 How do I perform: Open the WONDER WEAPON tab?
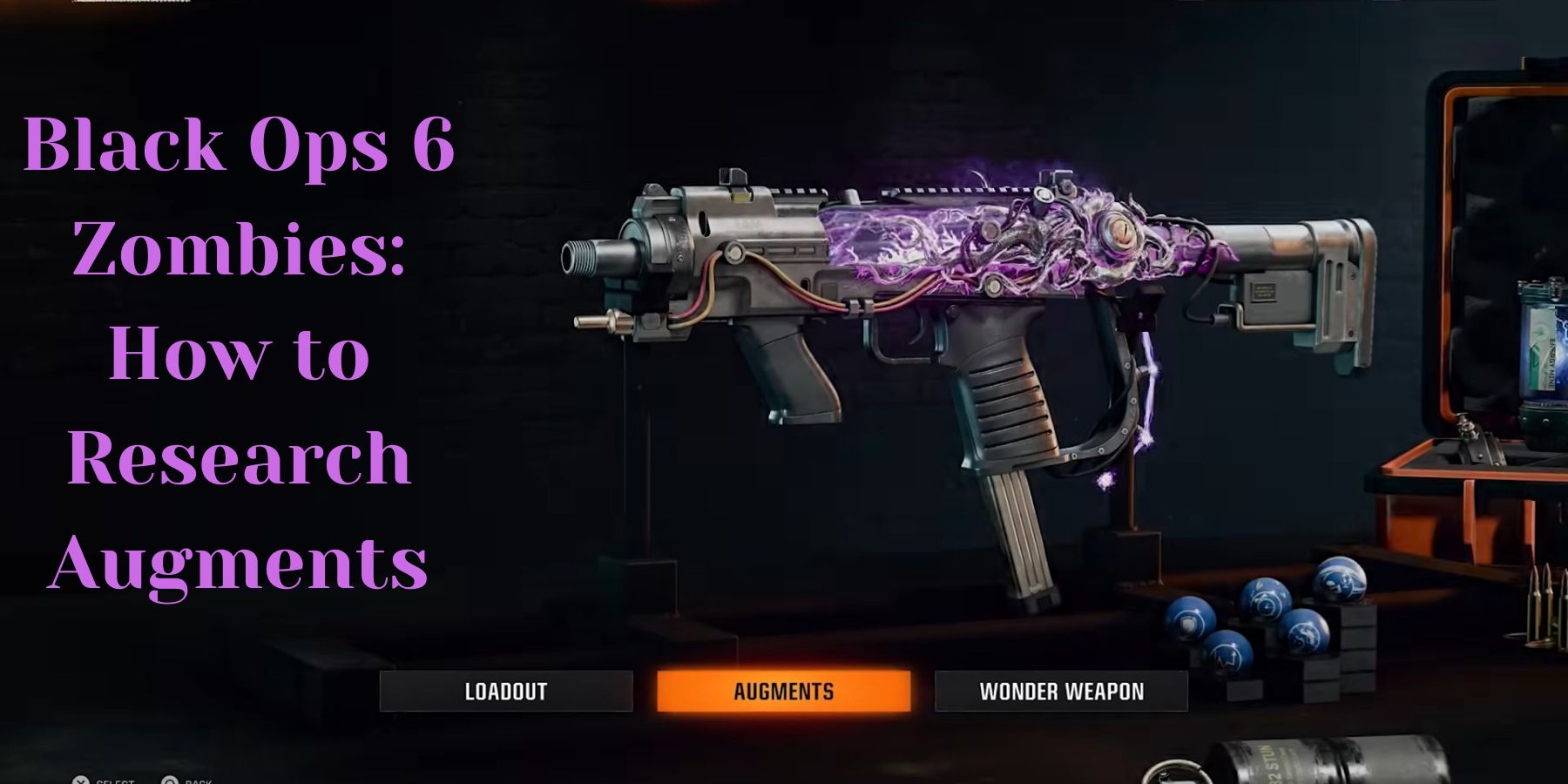(1063, 692)
